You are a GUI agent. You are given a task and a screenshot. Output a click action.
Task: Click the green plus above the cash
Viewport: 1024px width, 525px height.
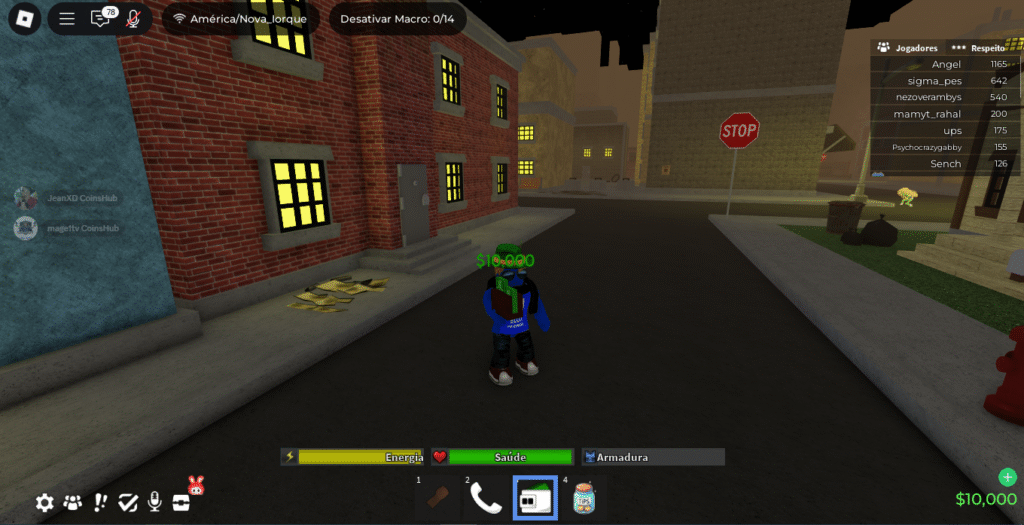1007,477
